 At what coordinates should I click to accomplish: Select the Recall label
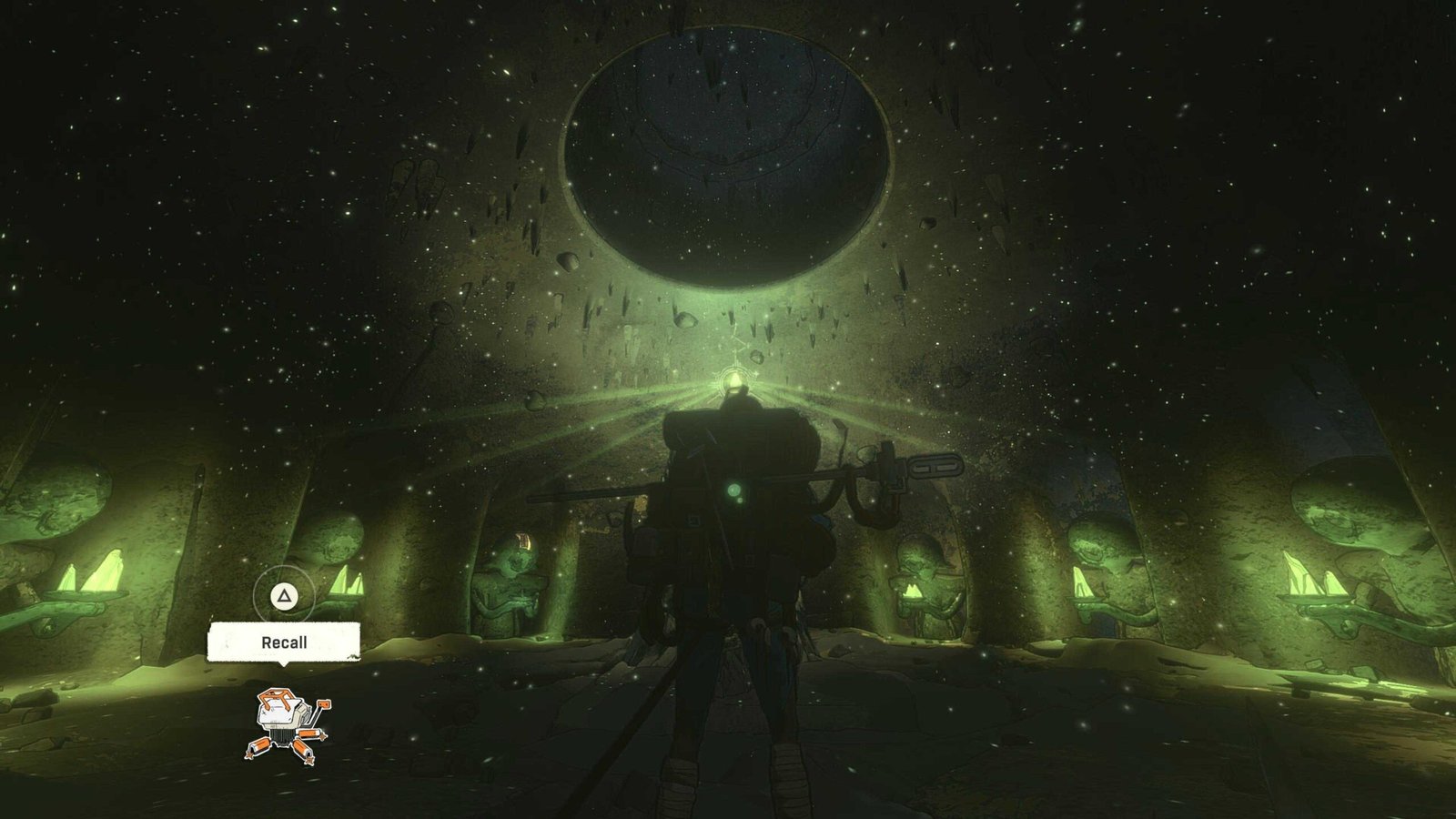click(284, 642)
